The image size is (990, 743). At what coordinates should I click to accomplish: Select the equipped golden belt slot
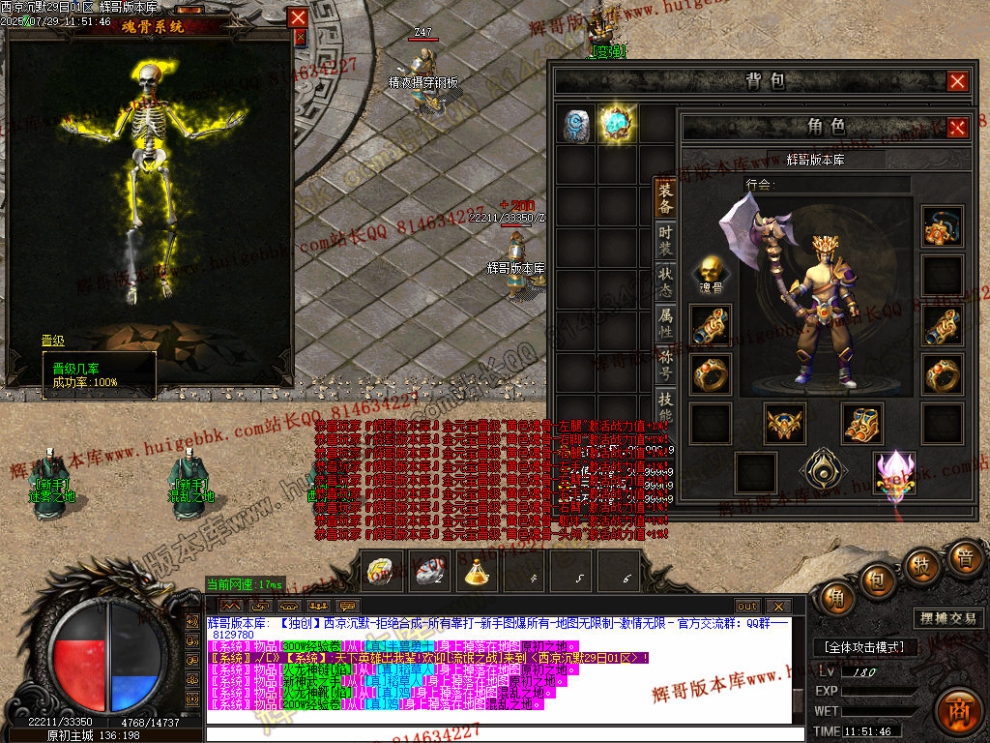pos(786,423)
